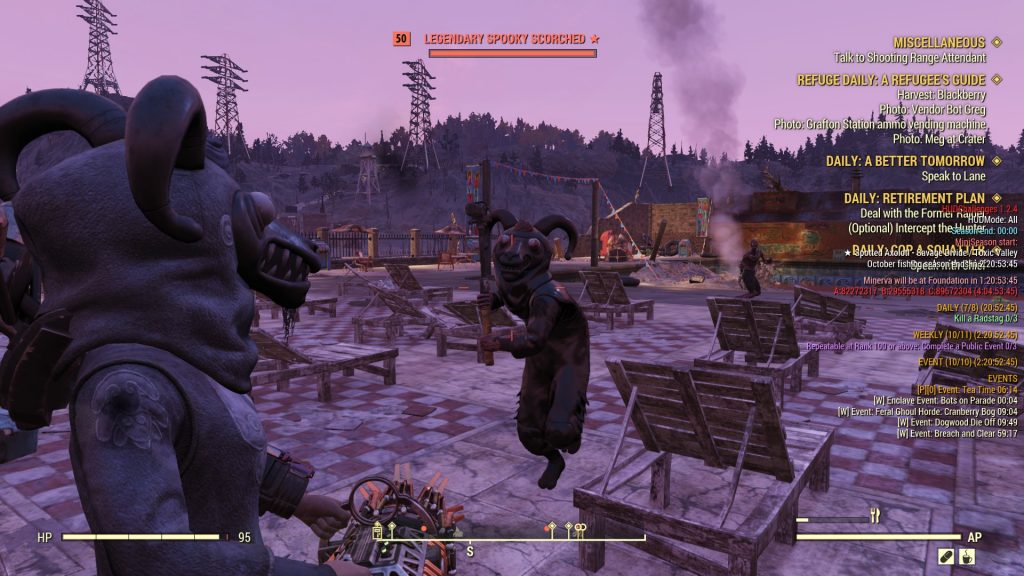Choose the Daily: Retirement Plan quest
The image size is (1024, 576).
[x=914, y=198]
